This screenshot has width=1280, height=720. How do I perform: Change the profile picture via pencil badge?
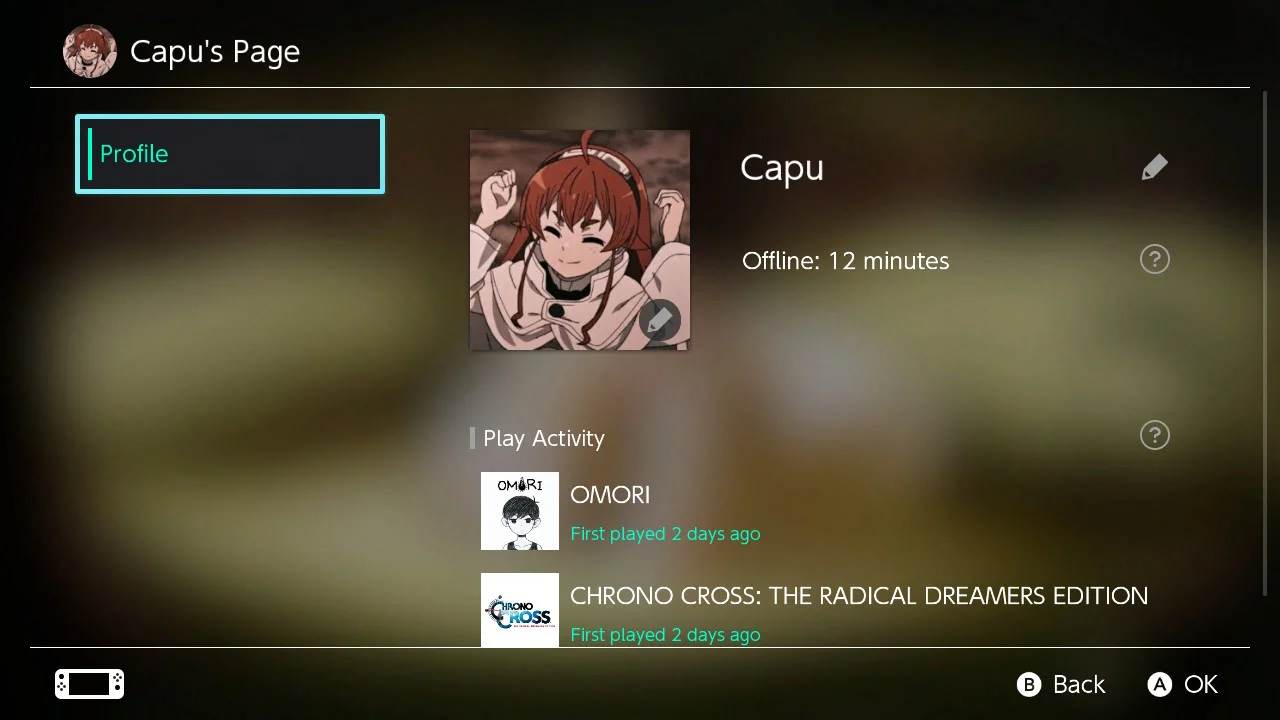point(659,321)
